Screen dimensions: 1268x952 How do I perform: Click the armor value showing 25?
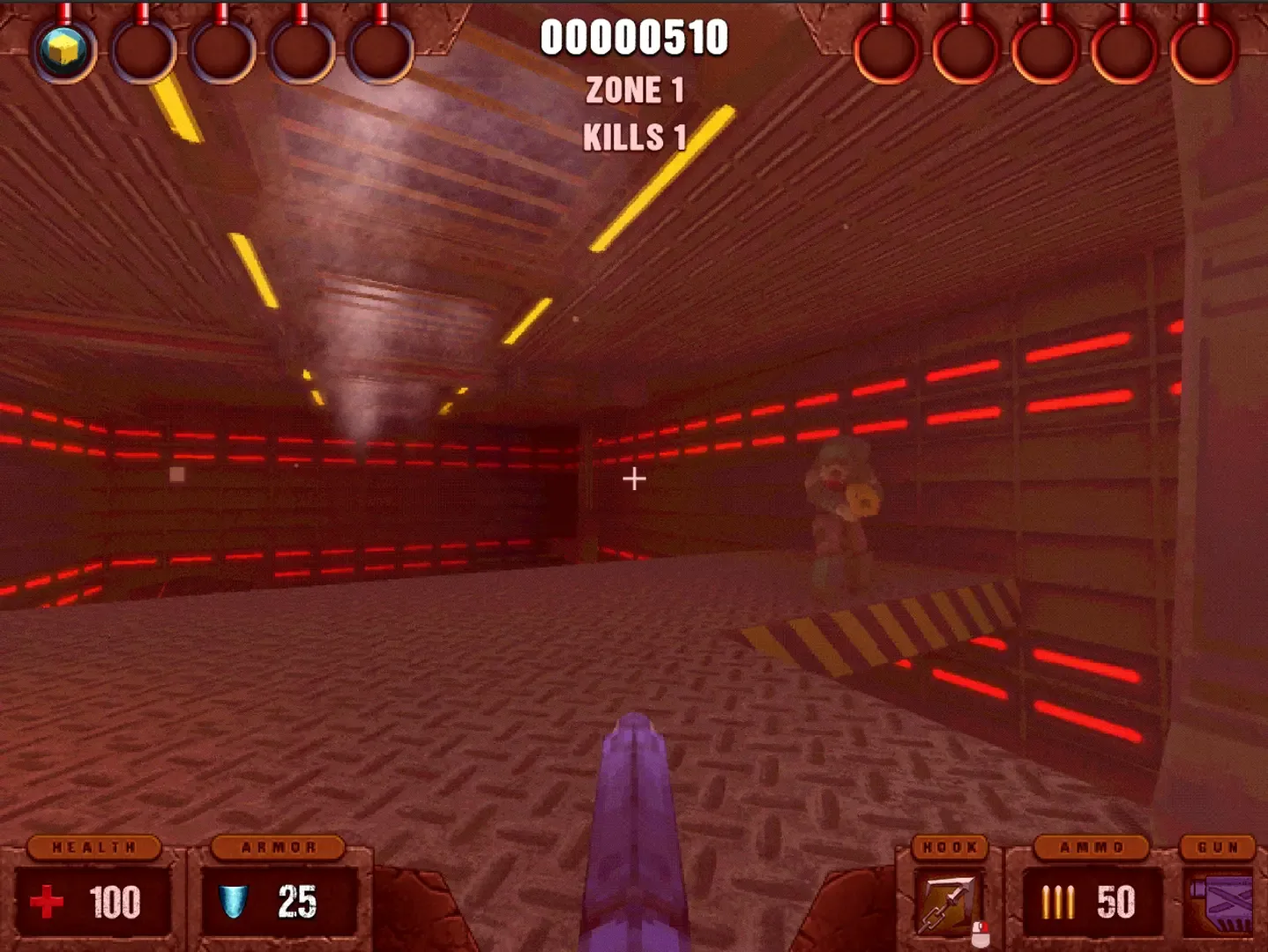coord(298,899)
